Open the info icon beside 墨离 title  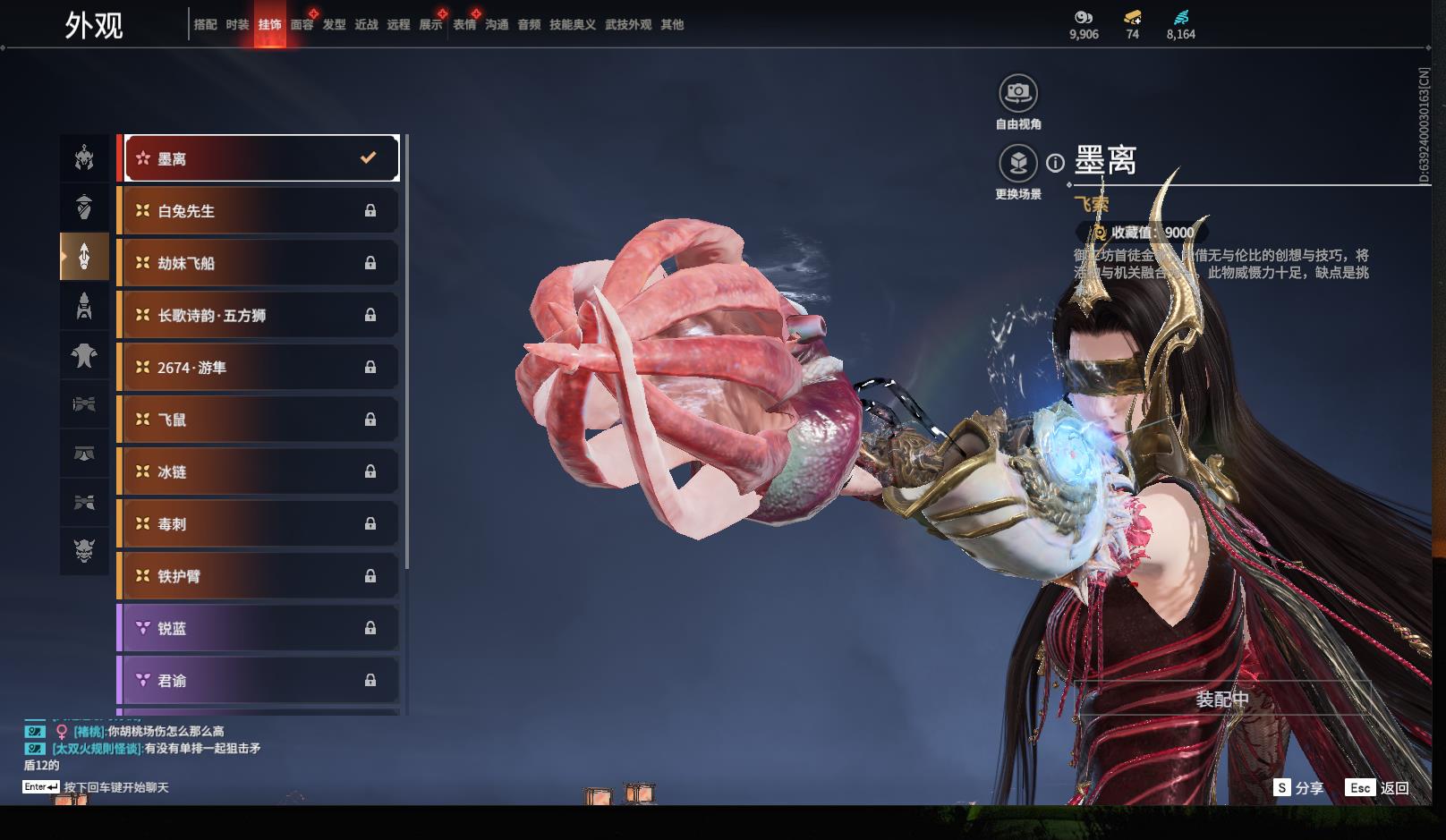point(1056,163)
